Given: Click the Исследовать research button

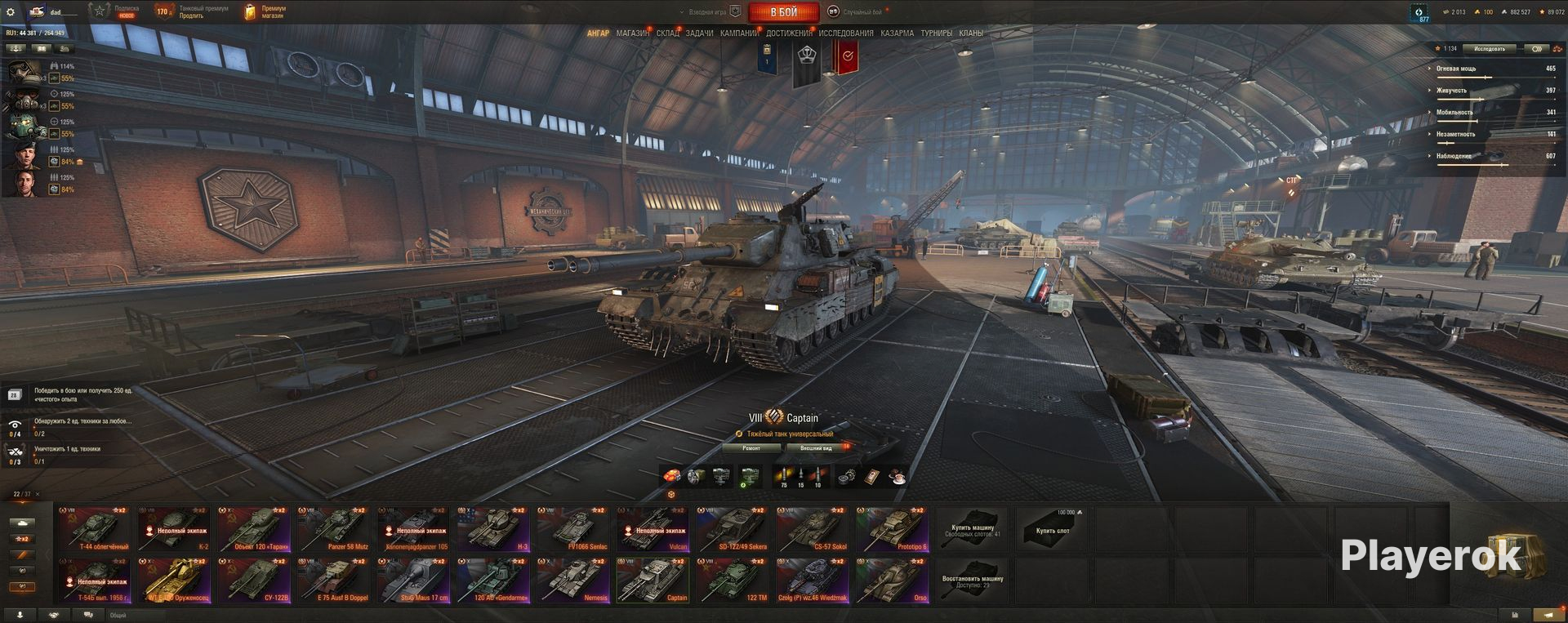Looking at the screenshot, I should 1490,49.
